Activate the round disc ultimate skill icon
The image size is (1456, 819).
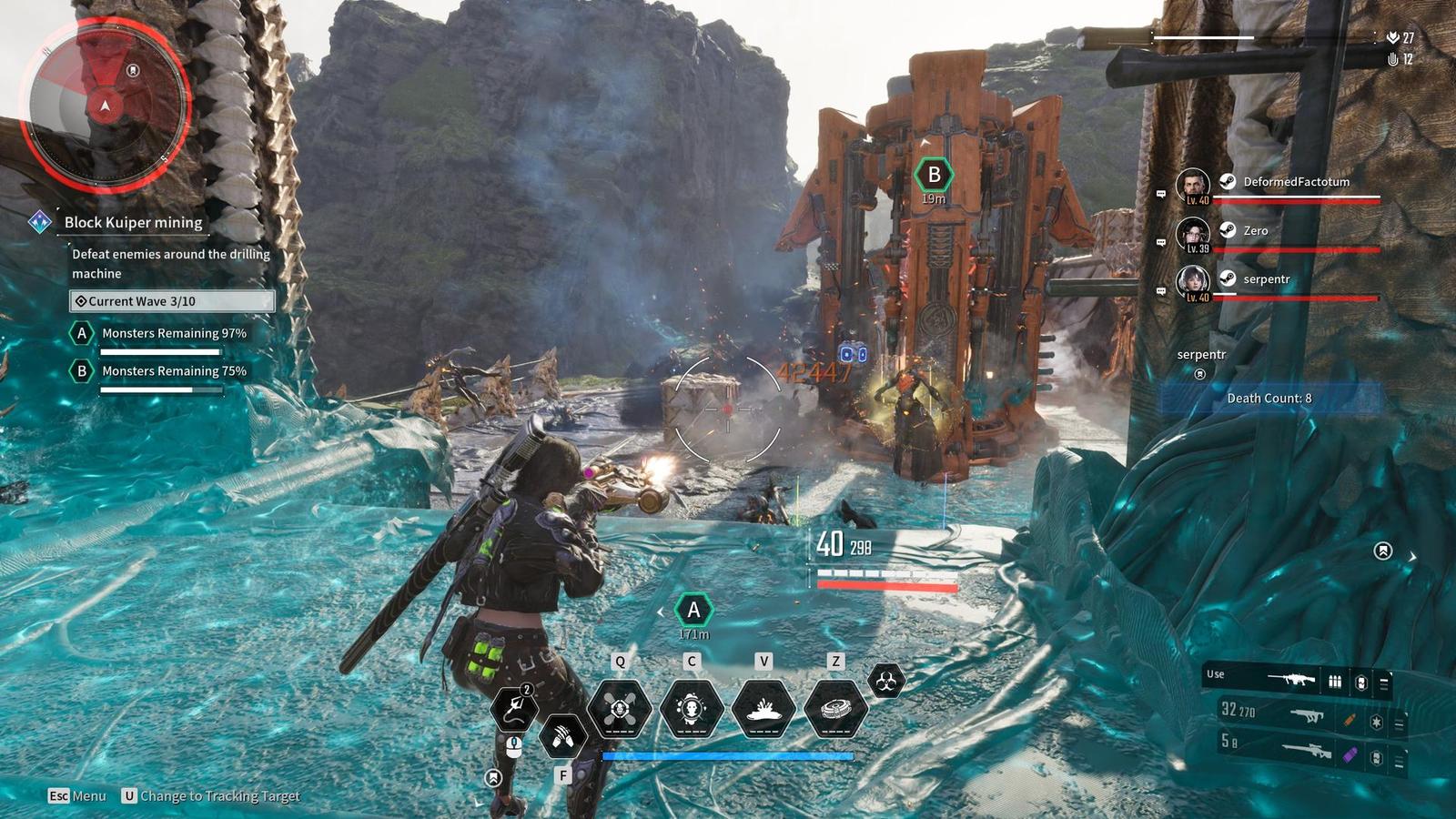tap(835, 708)
